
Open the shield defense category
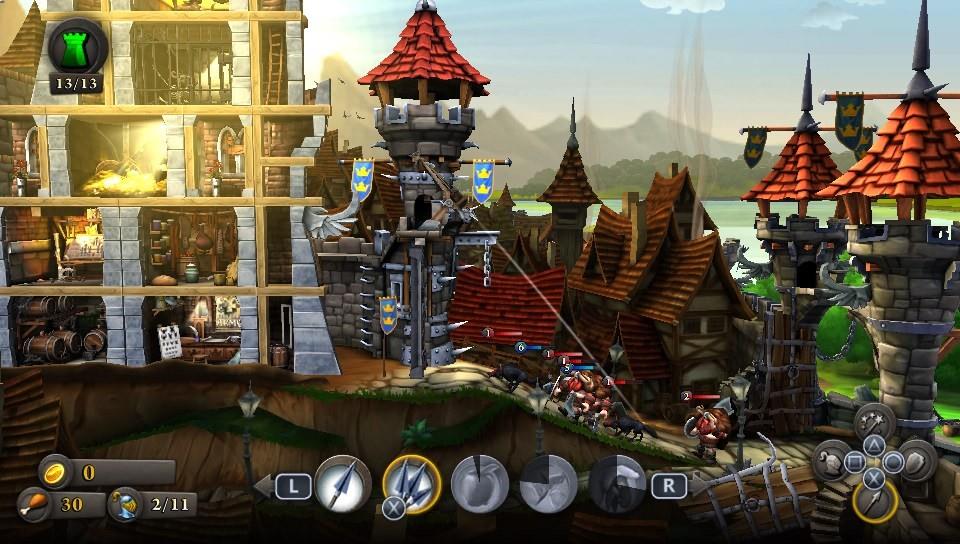click(x=915, y=461)
